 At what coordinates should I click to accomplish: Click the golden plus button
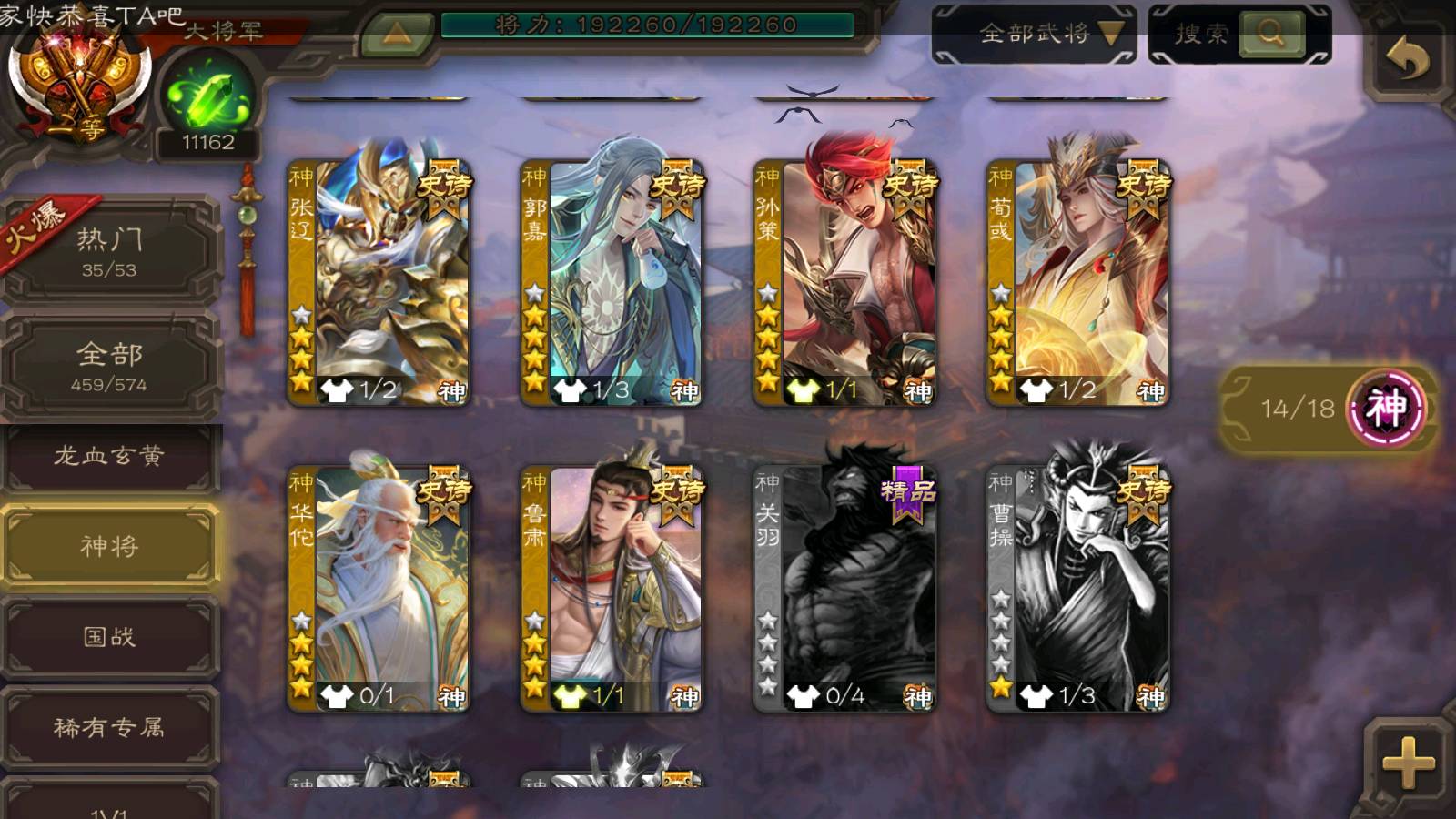click(x=1408, y=762)
